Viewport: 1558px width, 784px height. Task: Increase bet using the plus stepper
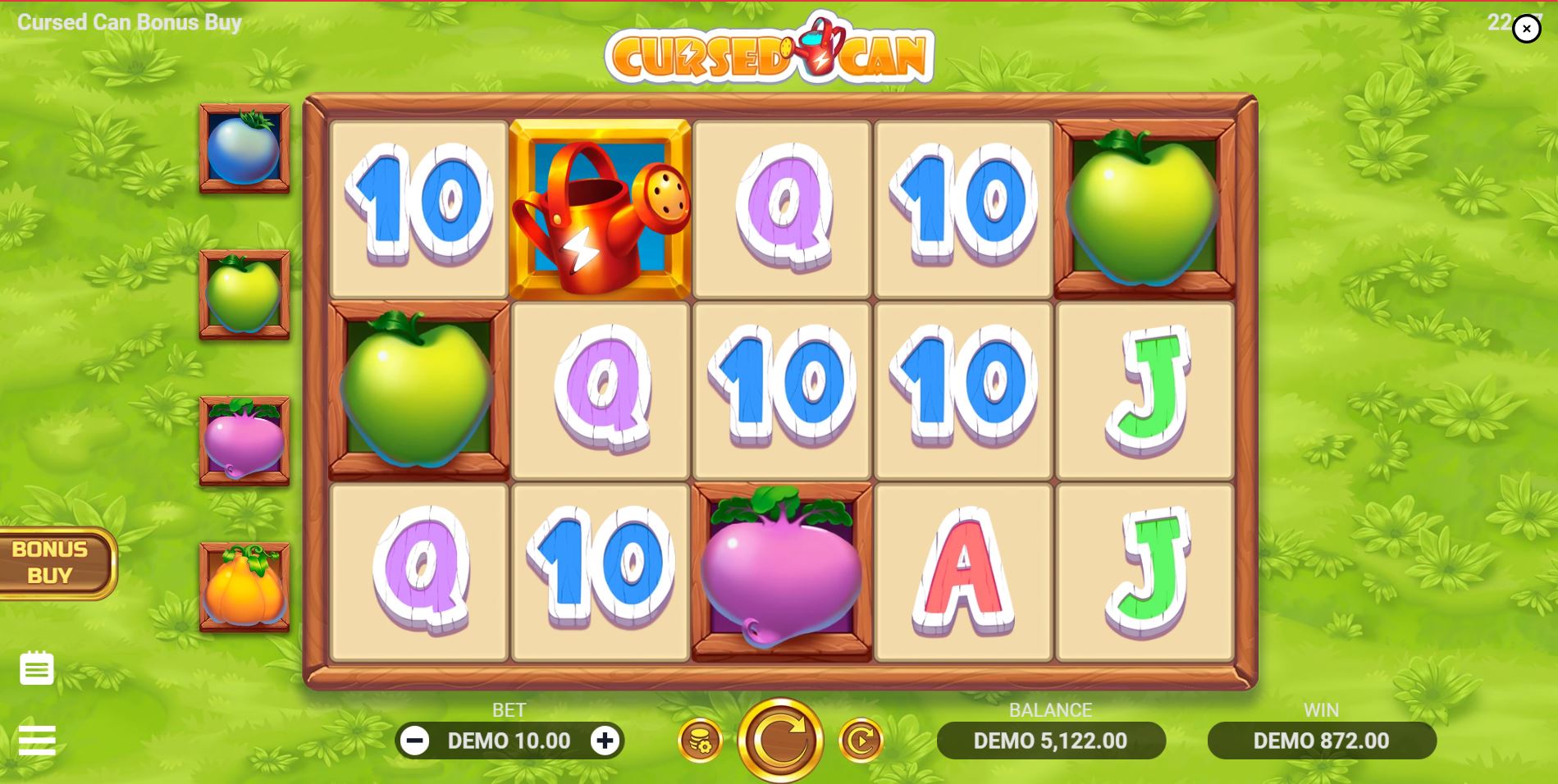tap(605, 741)
